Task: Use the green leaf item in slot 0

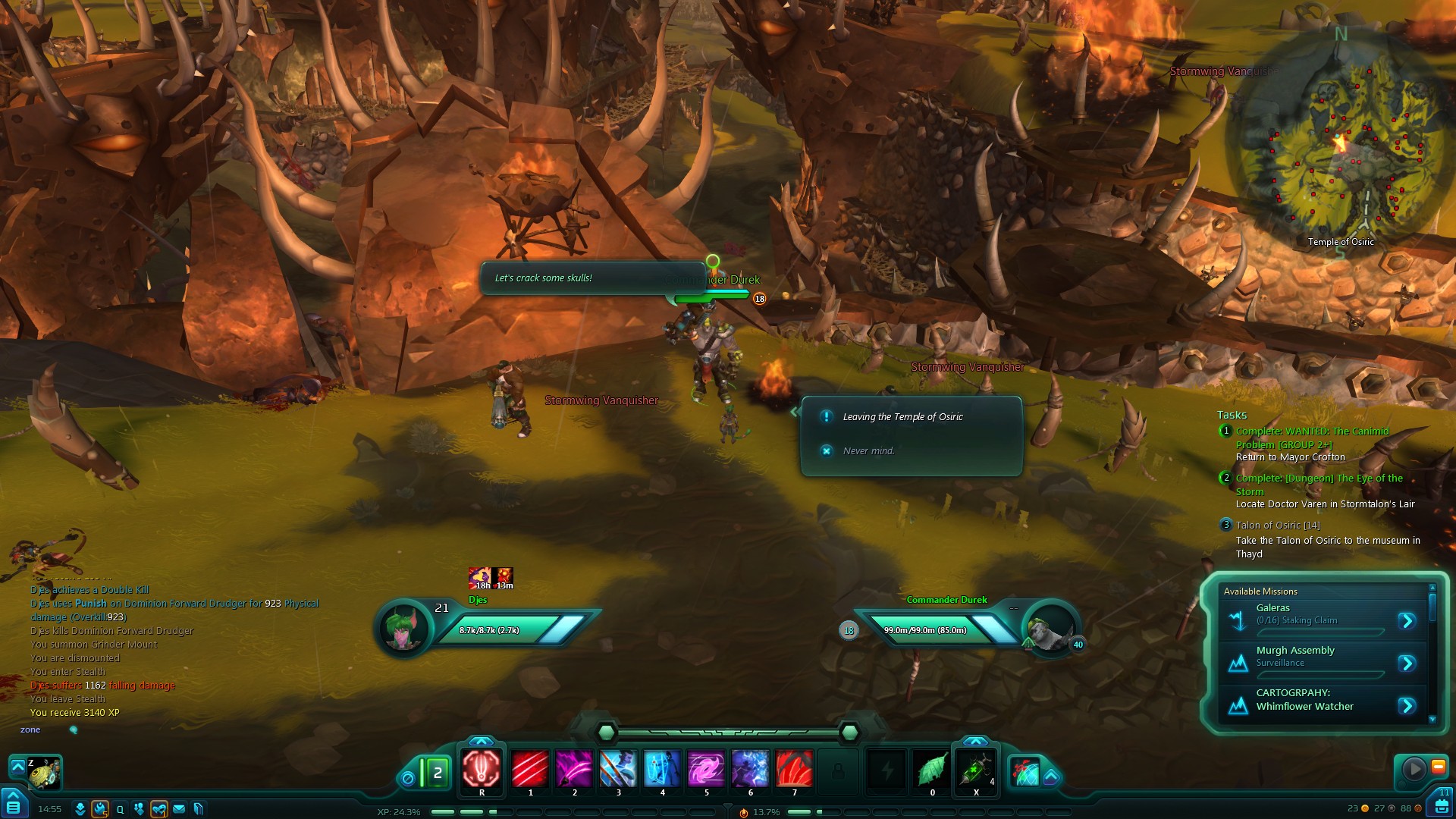Action: click(x=932, y=770)
